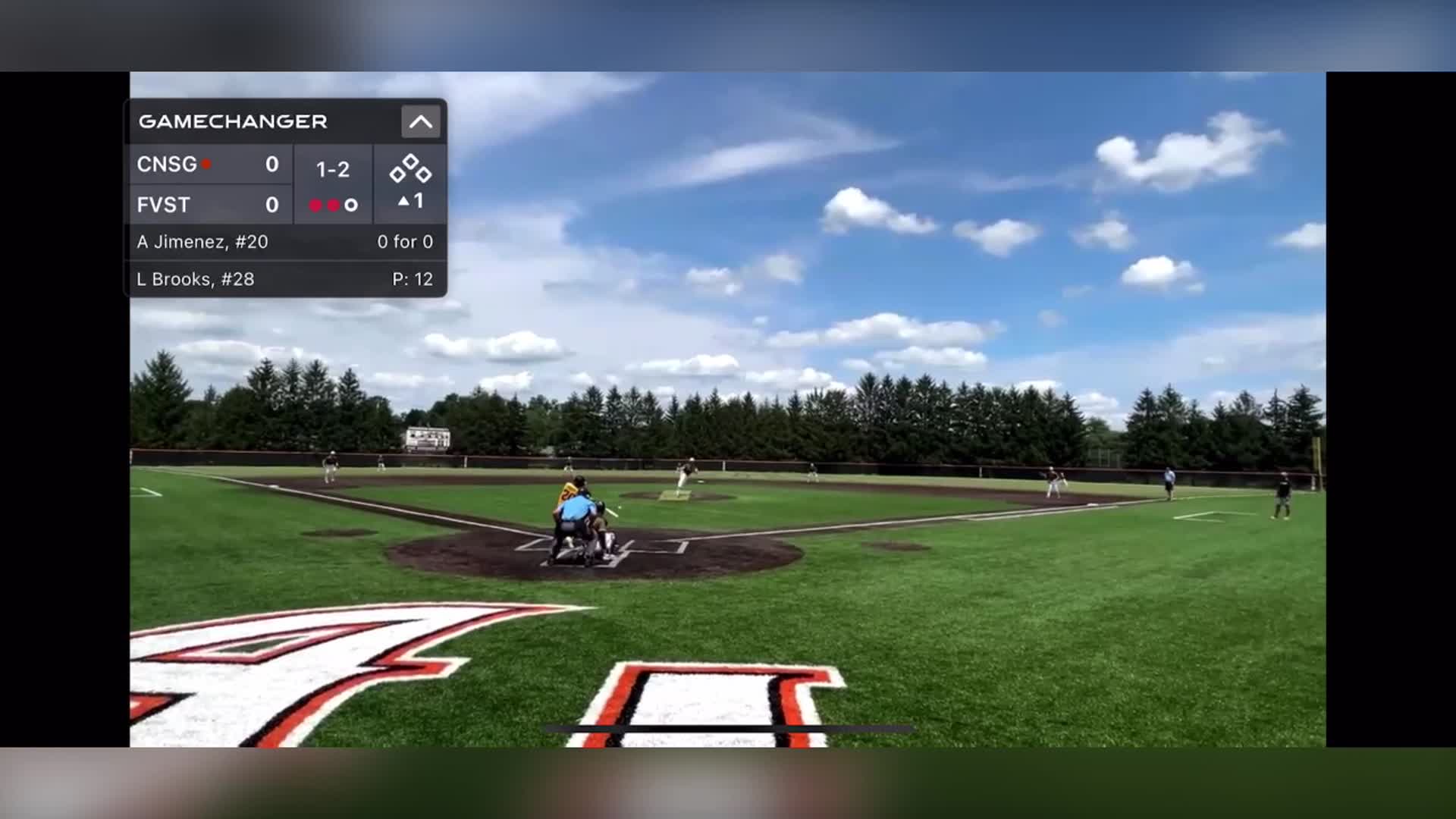Select the top-of-inning arrow showing inning 1
The image size is (1456, 819).
click(411, 202)
